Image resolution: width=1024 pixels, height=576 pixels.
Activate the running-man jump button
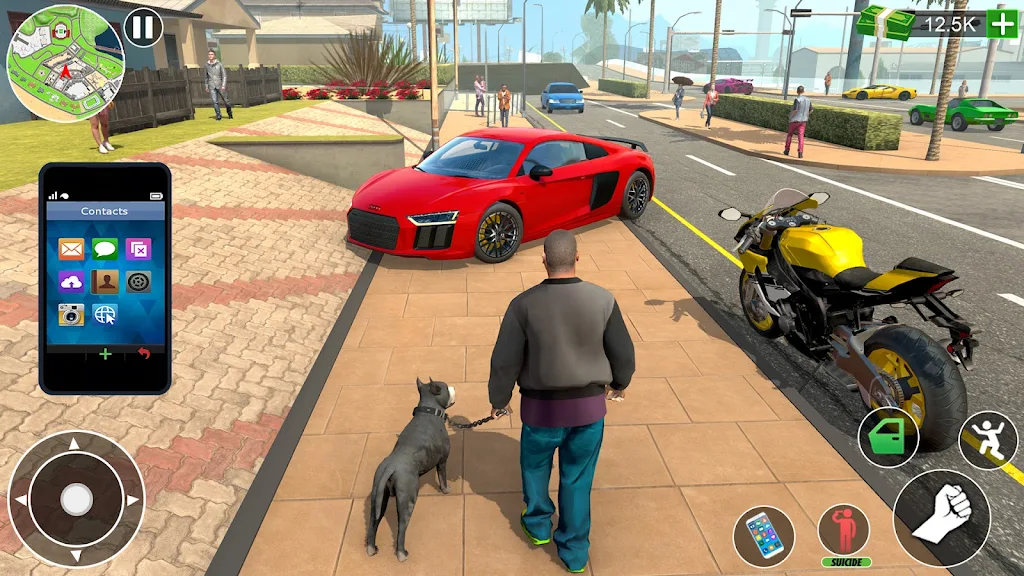click(988, 441)
